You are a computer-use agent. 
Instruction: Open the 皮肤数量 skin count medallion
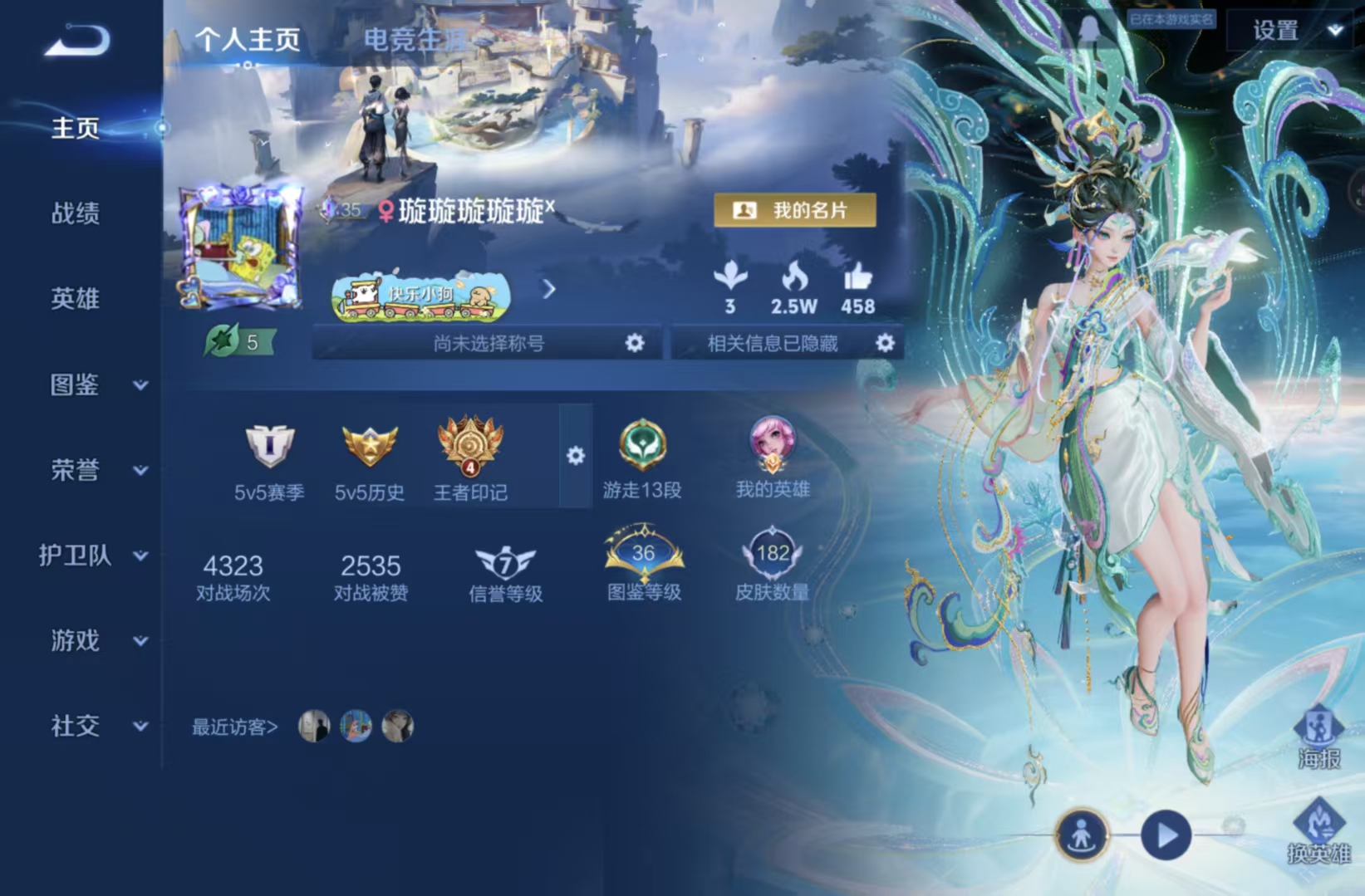(773, 555)
